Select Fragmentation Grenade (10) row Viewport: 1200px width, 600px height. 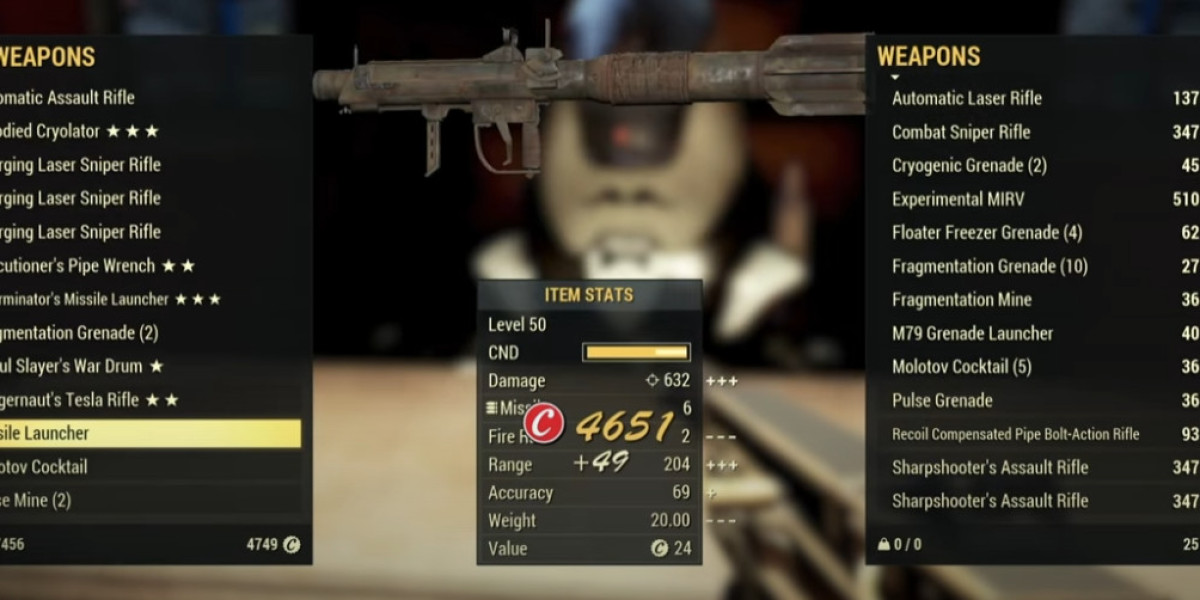989,266
